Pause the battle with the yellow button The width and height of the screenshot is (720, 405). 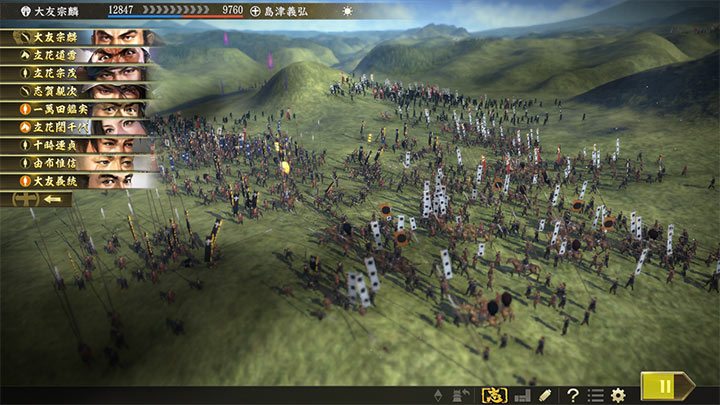point(661,386)
